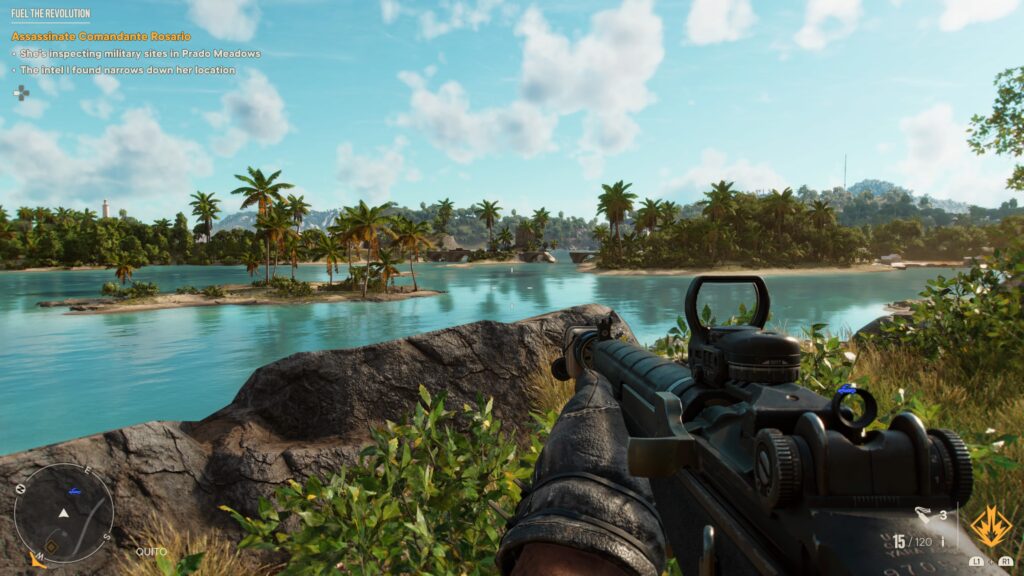Select the throwable gadget icon
This screenshot has width=1024, height=576.
point(923,515)
